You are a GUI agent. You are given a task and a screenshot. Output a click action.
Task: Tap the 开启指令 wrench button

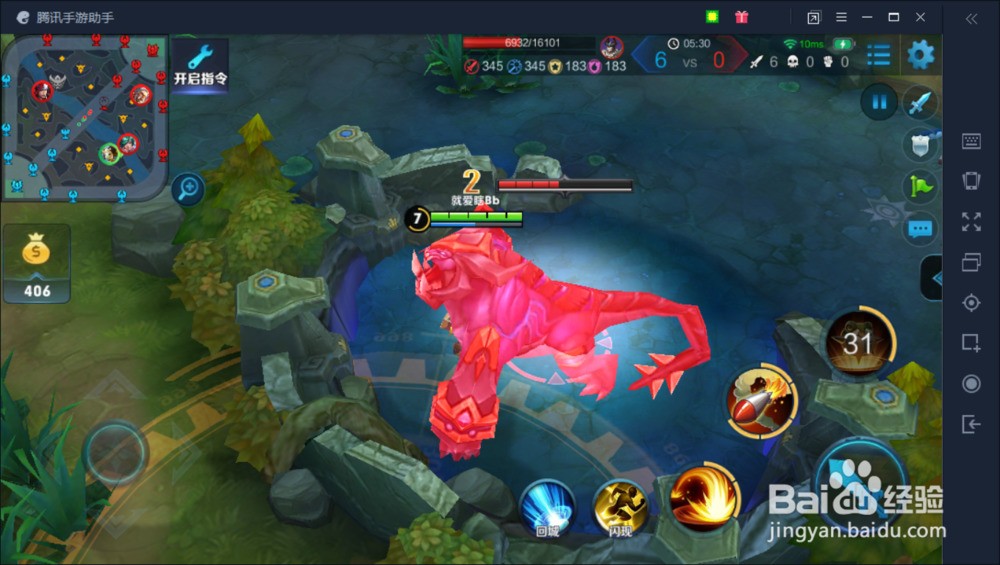point(201,64)
